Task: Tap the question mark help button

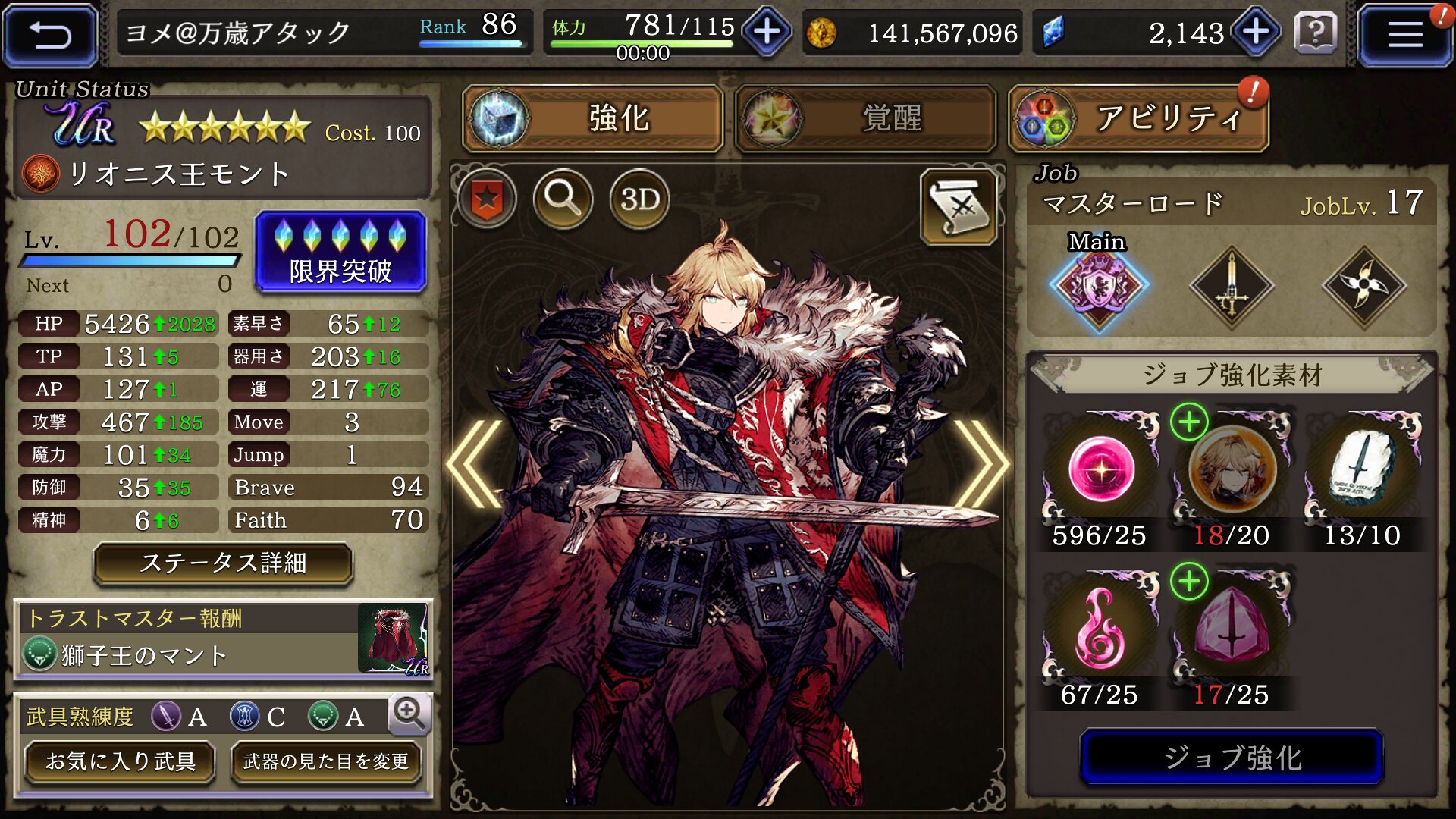Action: point(1316,33)
